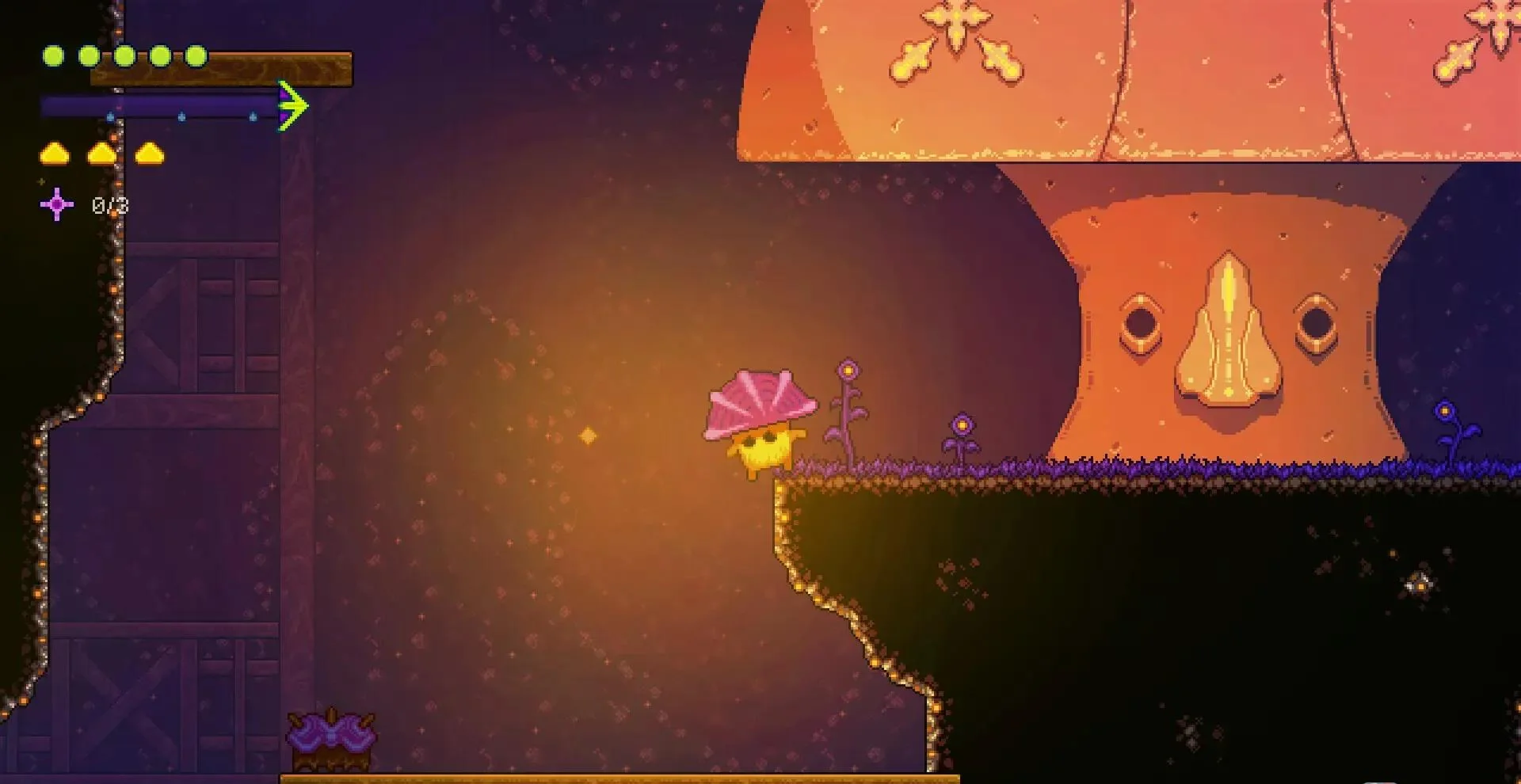Click the right round hole beside the emblem
This screenshot has width=1521, height=784.
coord(1316,325)
